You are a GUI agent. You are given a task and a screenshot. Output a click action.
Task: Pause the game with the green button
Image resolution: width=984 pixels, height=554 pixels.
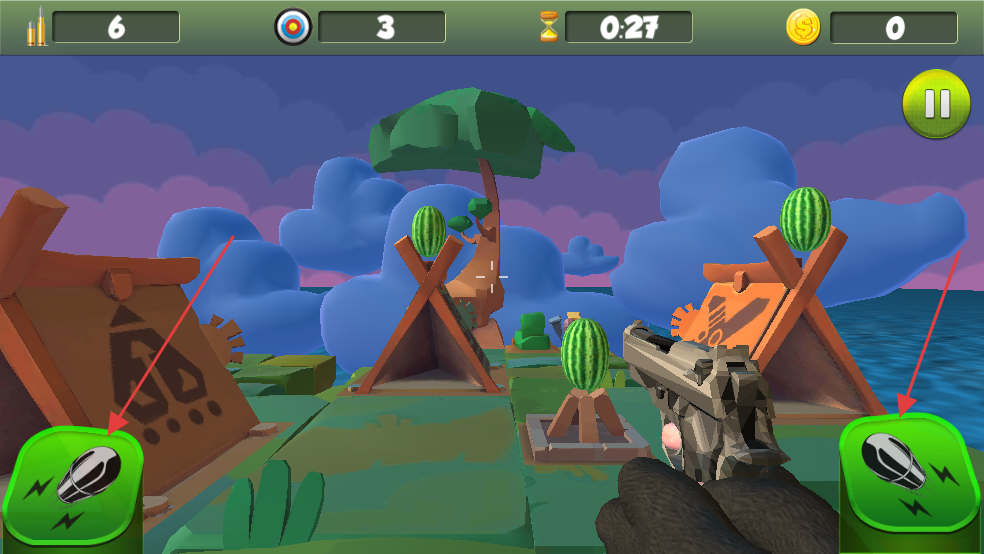coord(937,104)
